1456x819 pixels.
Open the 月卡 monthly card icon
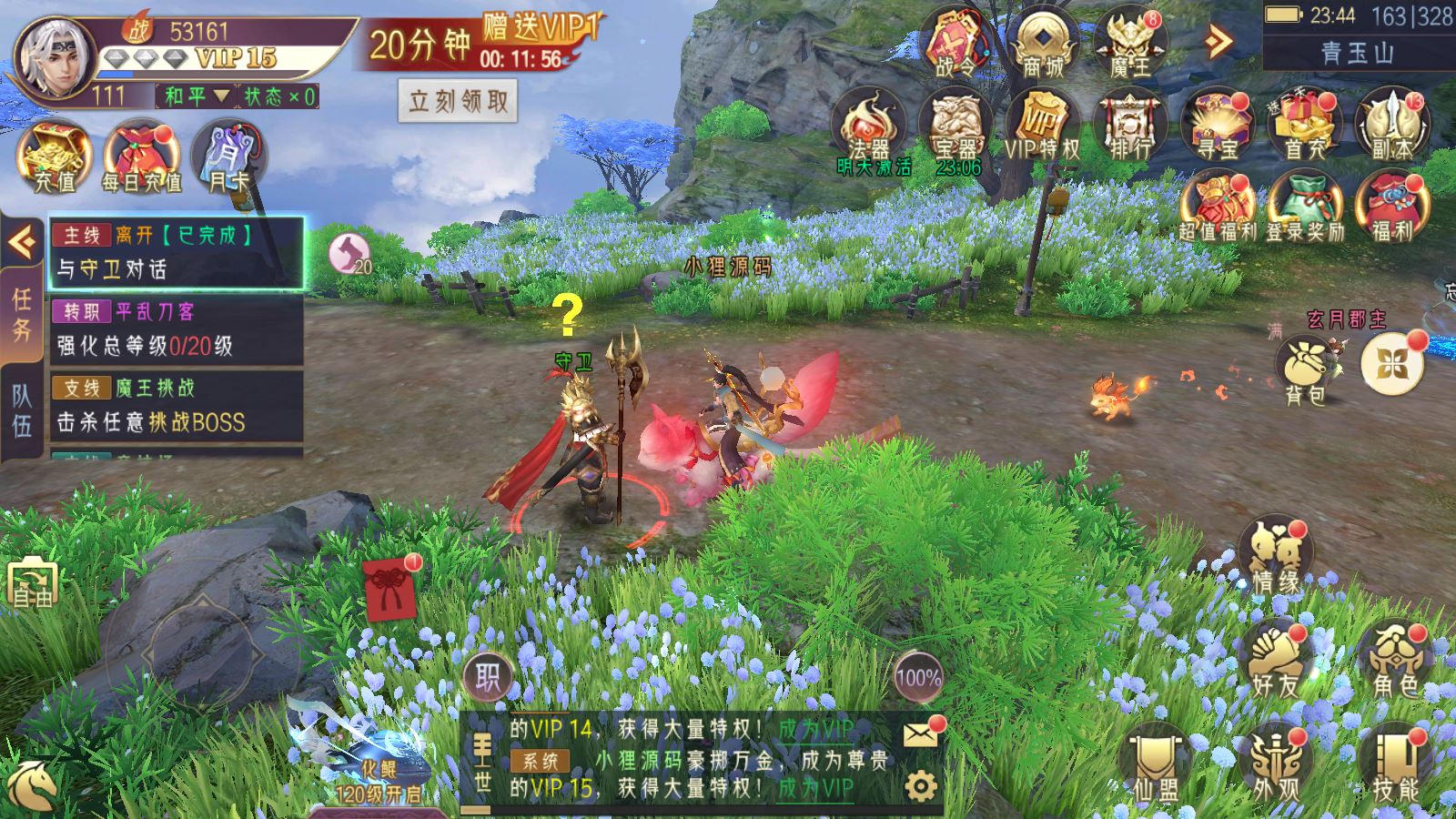[228, 157]
